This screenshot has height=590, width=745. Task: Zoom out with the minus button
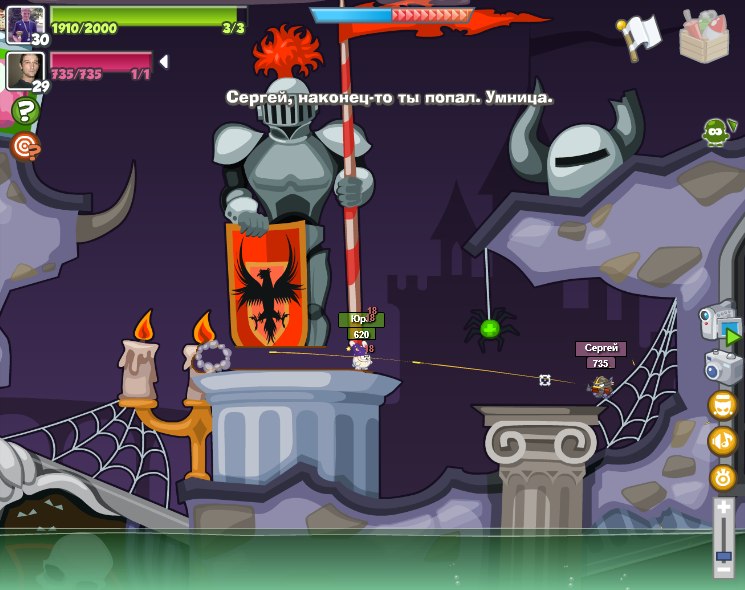[x=723, y=568]
